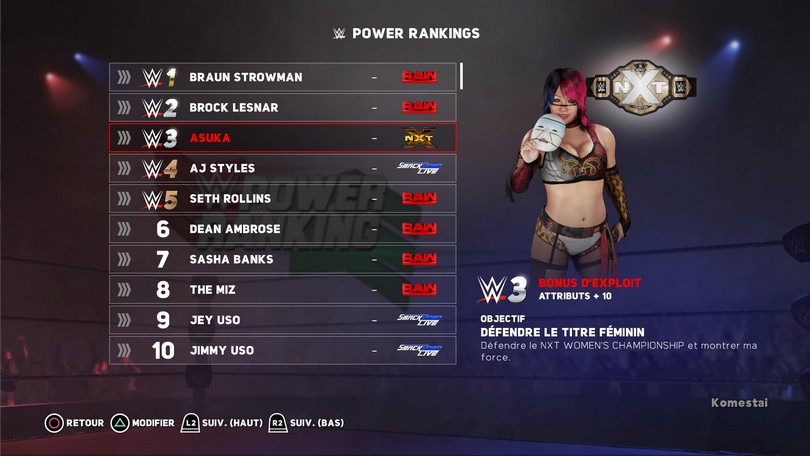The width and height of the screenshot is (810, 456).
Task: Choose Brock Lesnar in the rankings
Action: [x=282, y=107]
